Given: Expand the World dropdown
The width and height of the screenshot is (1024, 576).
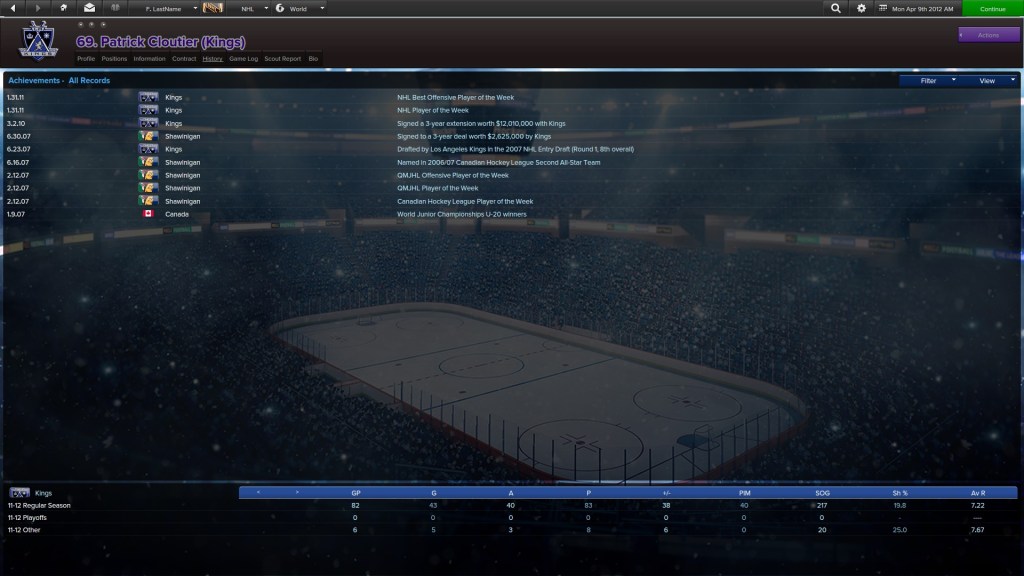Looking at the screenshot, I should (300, 8).
